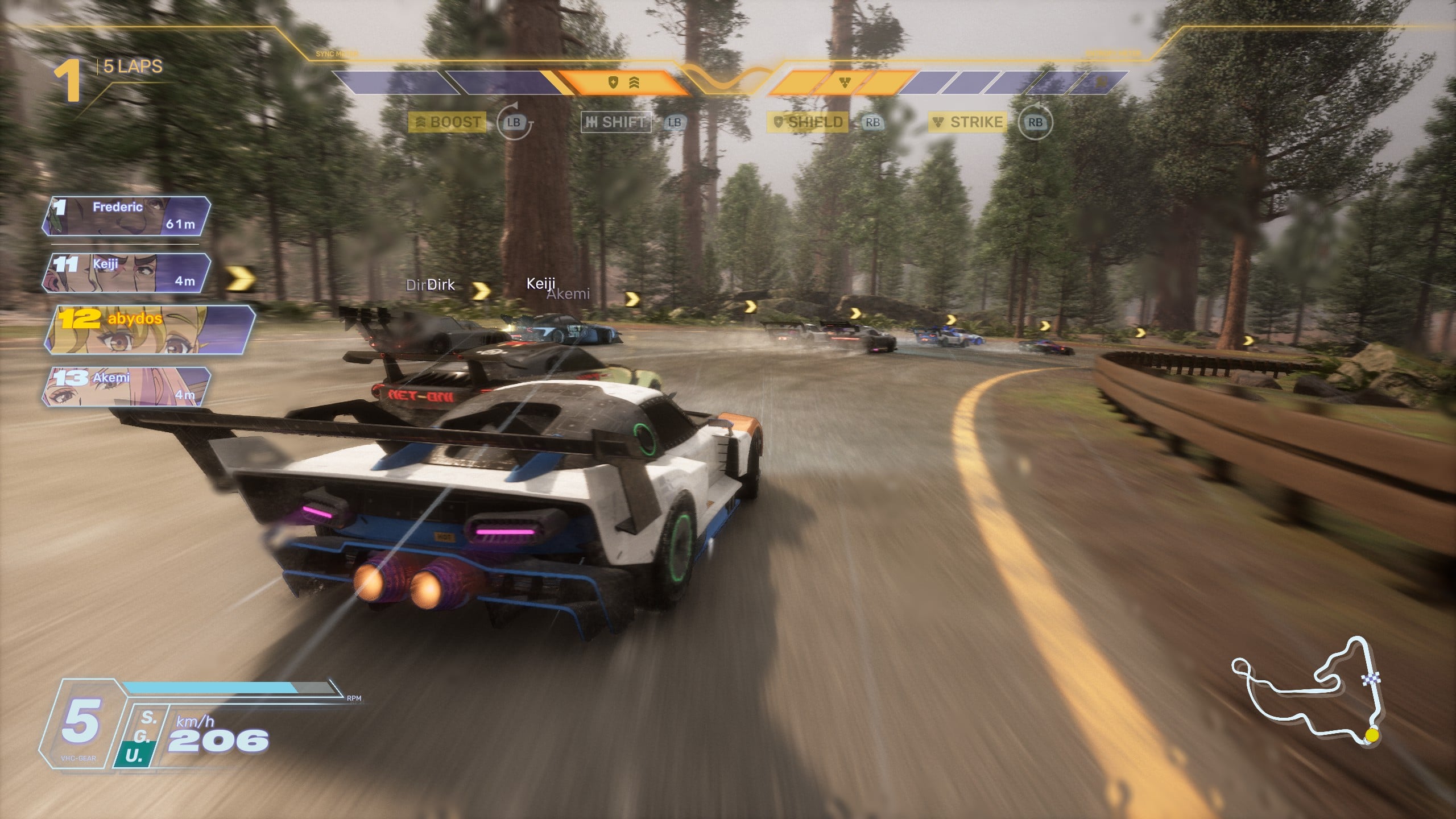Use the Strike ability label
Viewport: 1456px width, 819px height.
[x=968, y=122]
